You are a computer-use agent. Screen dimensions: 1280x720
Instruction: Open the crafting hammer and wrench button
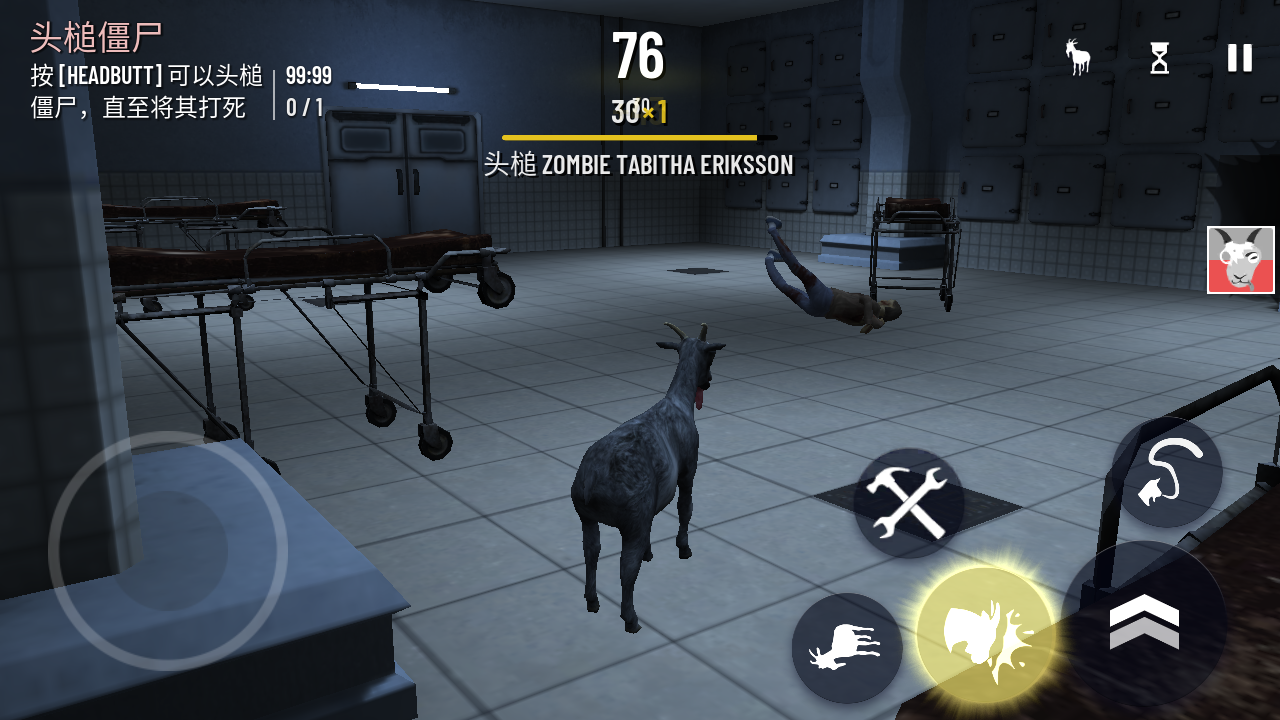(908, 503)
